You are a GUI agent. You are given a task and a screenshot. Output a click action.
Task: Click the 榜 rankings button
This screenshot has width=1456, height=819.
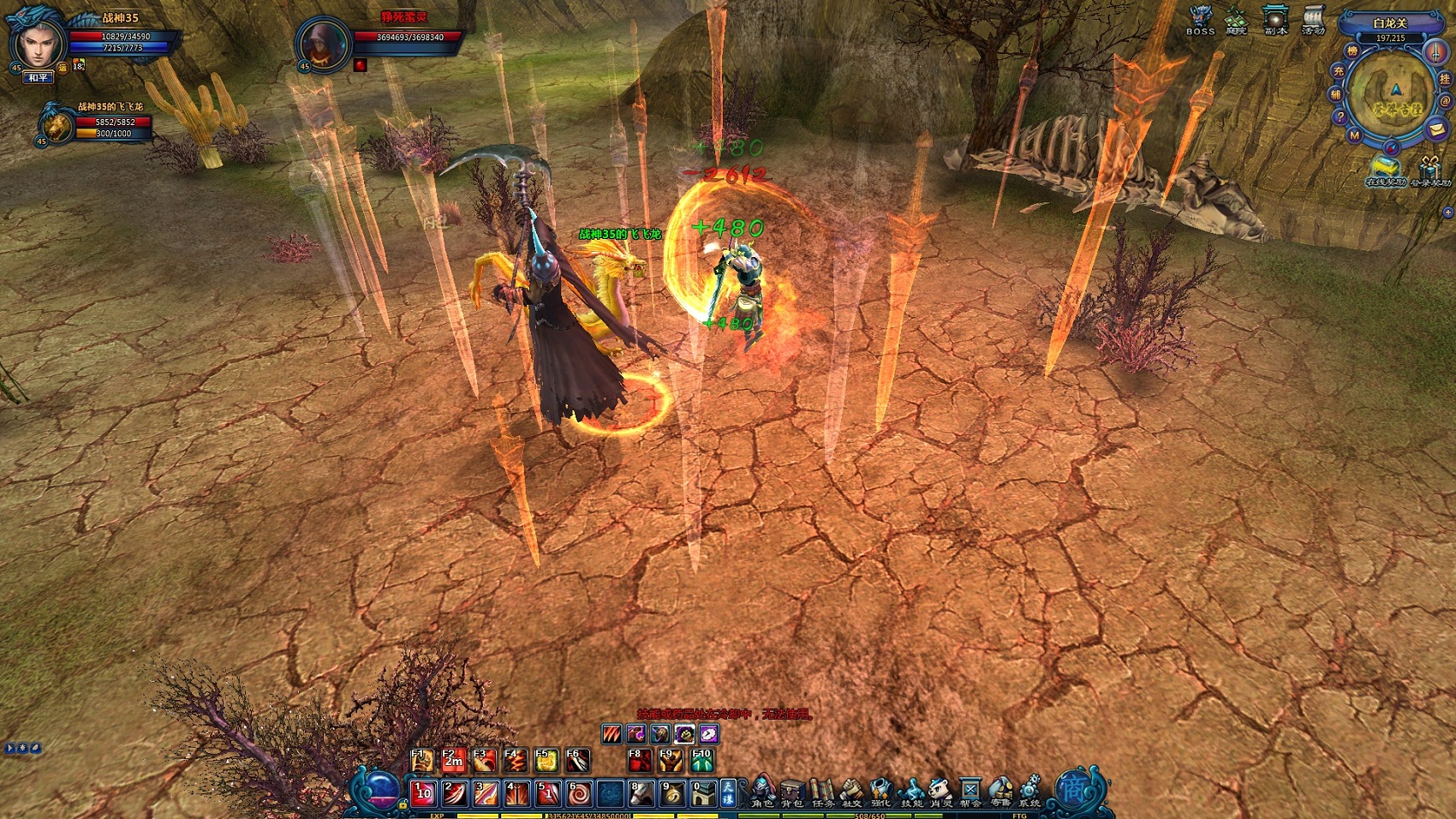(x=1352, y=51)
